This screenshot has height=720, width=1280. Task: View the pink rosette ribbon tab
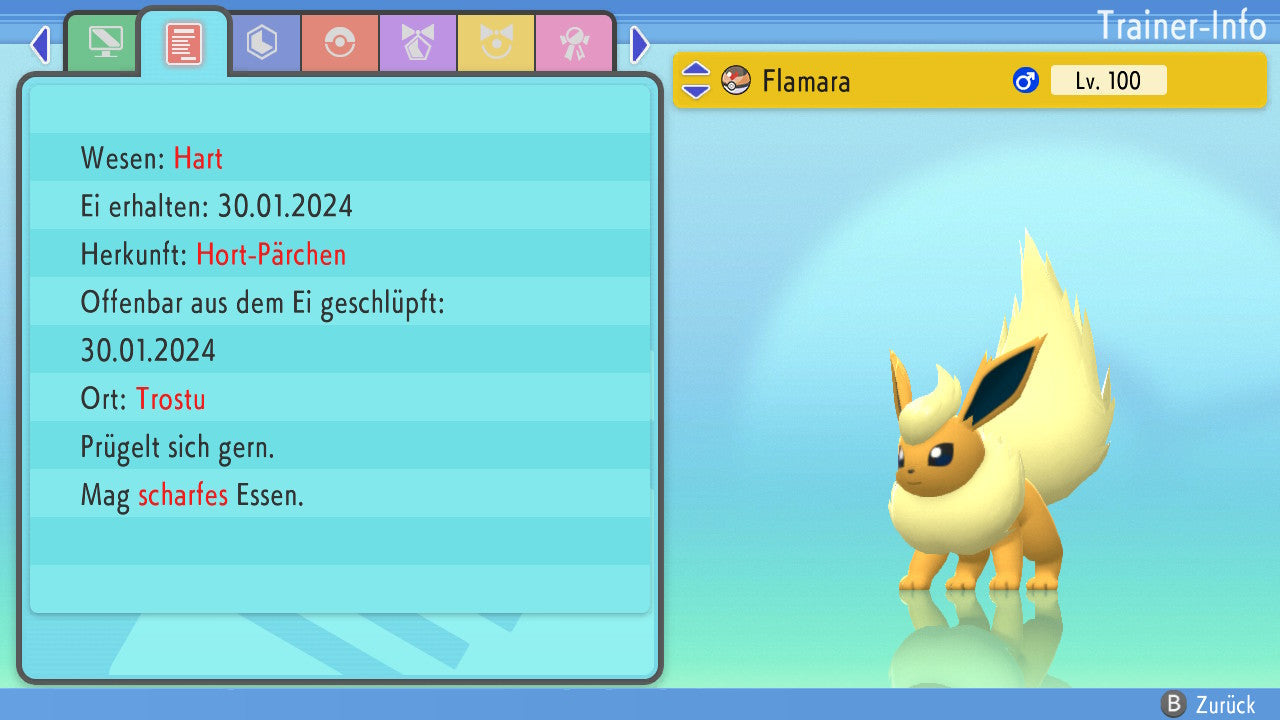(573, 43)
